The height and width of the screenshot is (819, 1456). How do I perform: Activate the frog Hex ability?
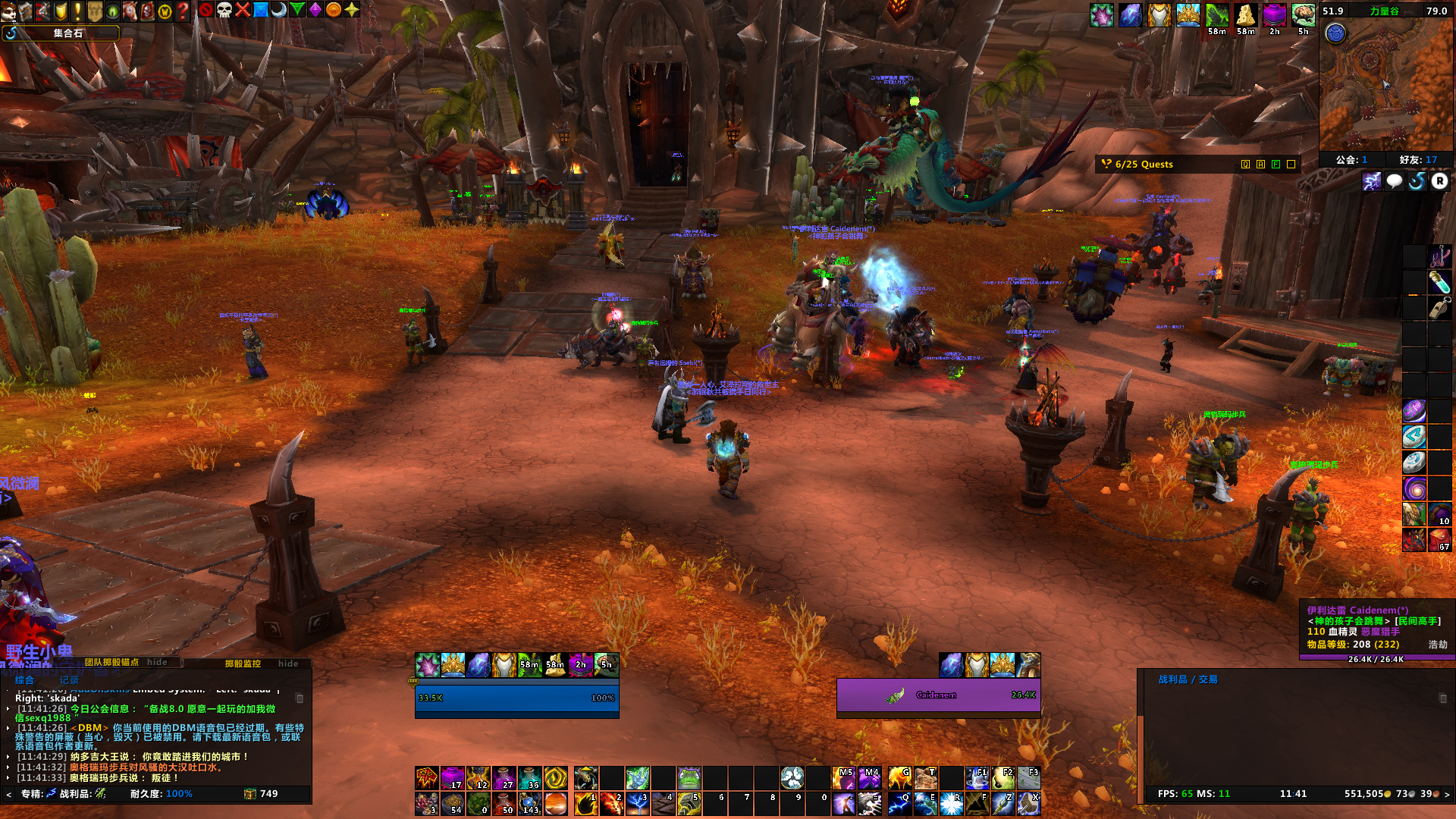pyautogui.click(x=689, y=778)
